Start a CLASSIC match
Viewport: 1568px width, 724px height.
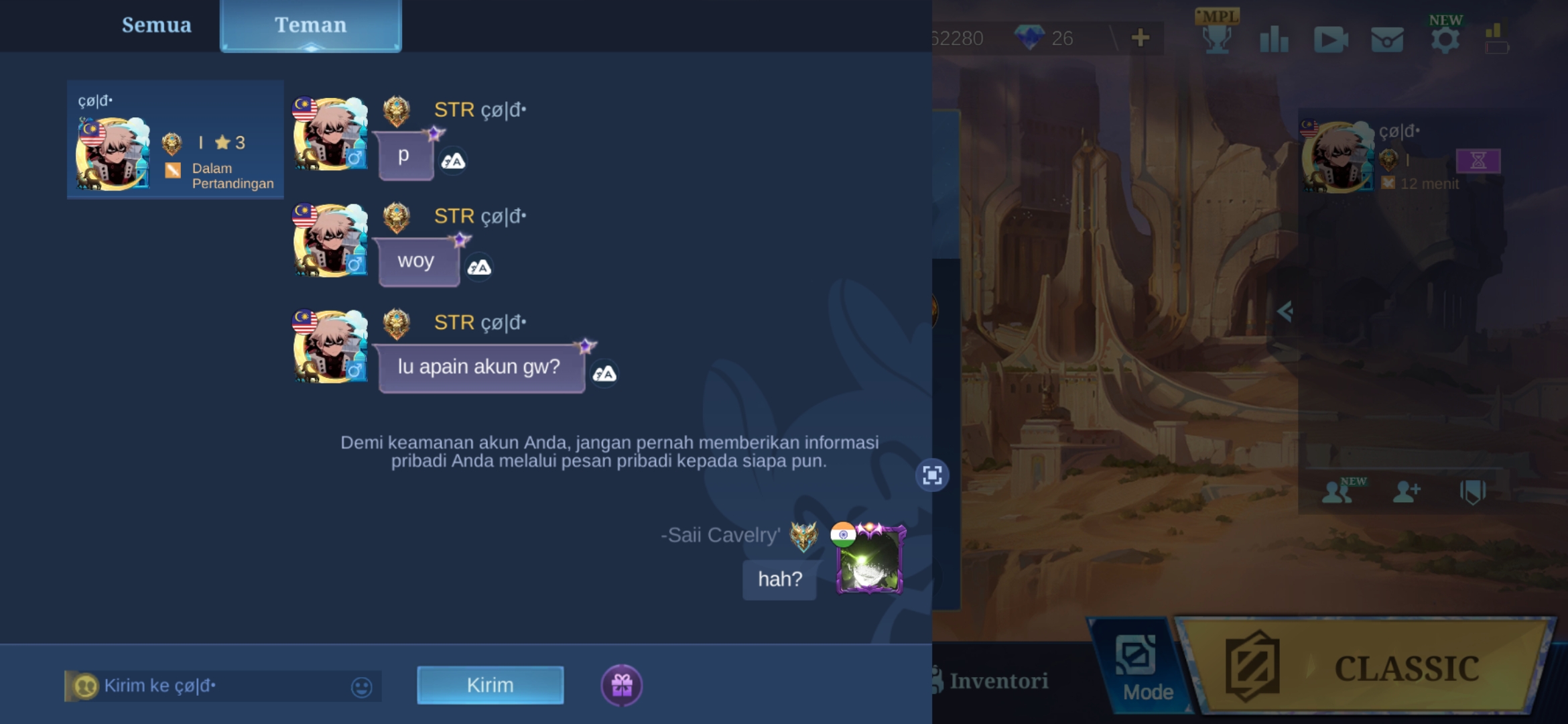coord(1367,667)
